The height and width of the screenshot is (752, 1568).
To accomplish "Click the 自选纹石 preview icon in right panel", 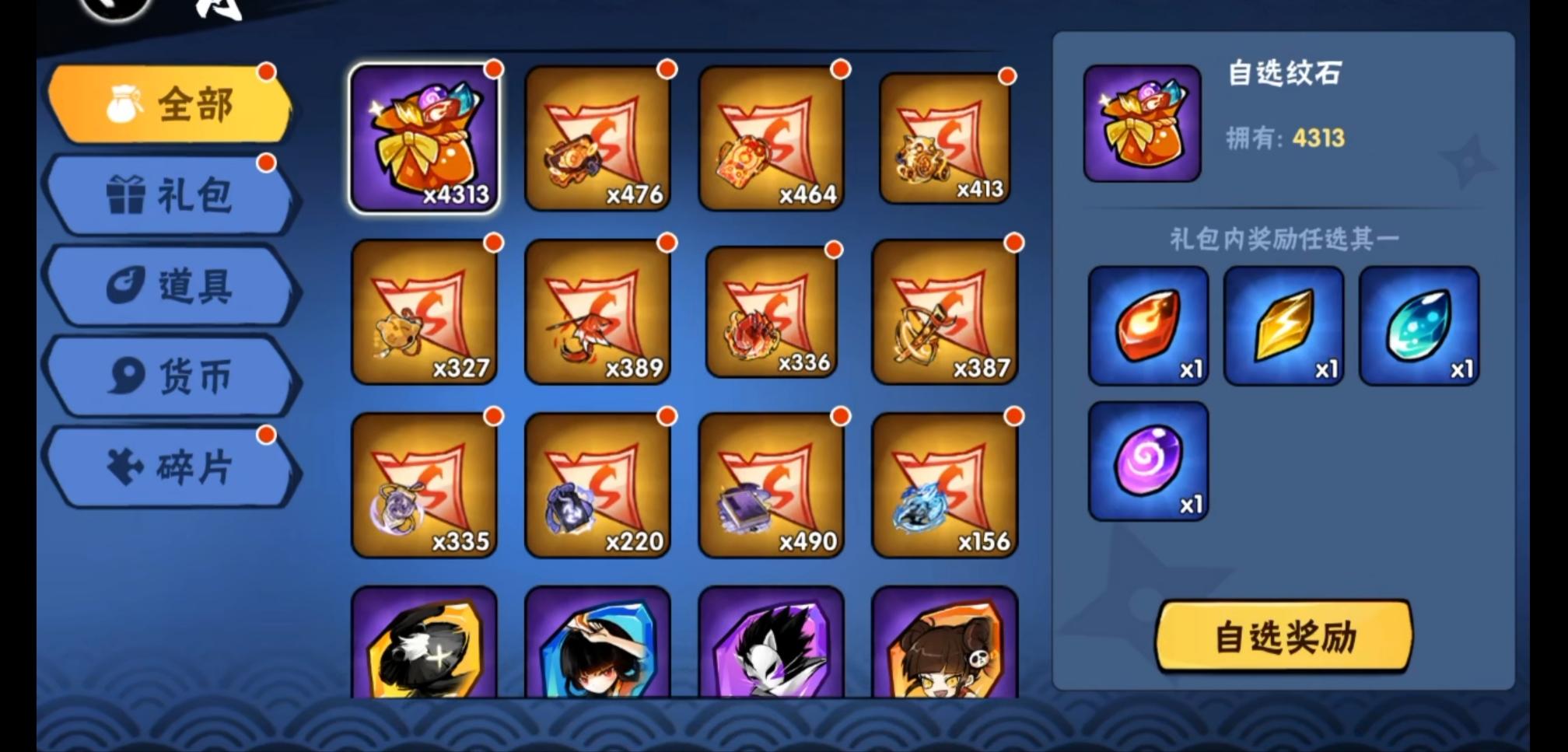I will 1140,124.
